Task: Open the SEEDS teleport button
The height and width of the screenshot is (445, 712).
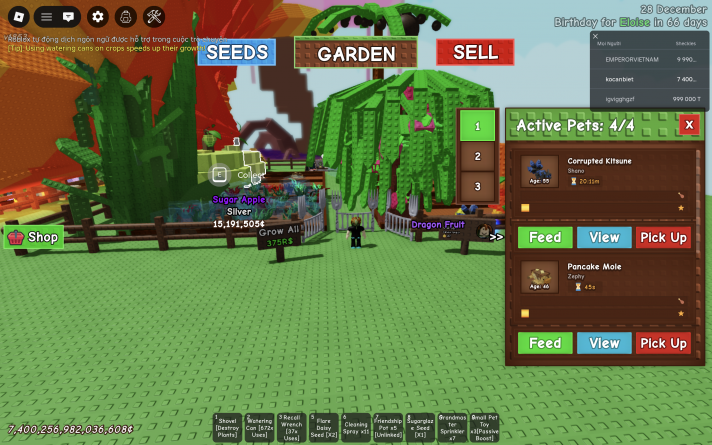Action: 236,52
